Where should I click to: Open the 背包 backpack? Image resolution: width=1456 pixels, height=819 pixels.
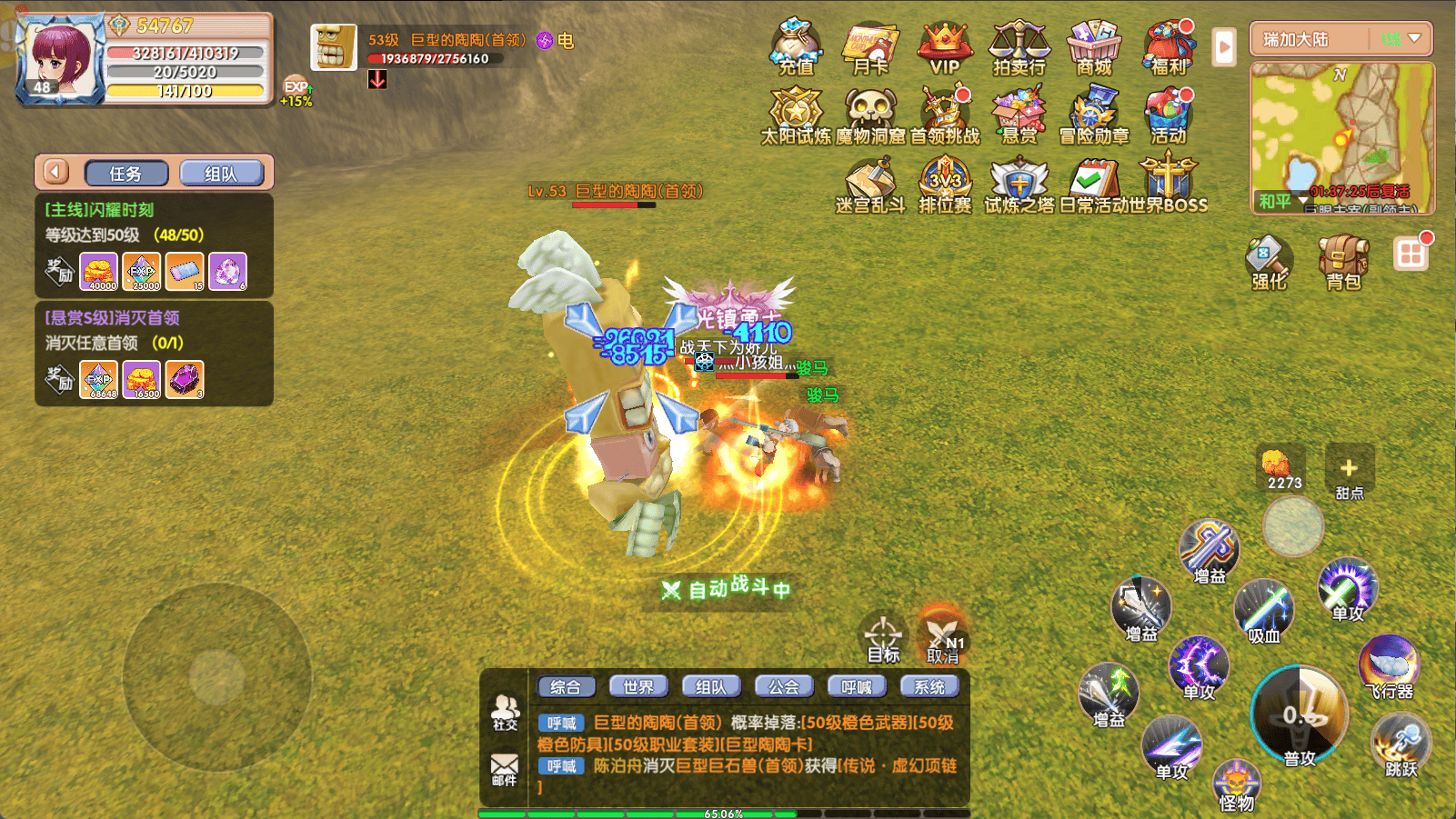click(x=1343, y=261)
